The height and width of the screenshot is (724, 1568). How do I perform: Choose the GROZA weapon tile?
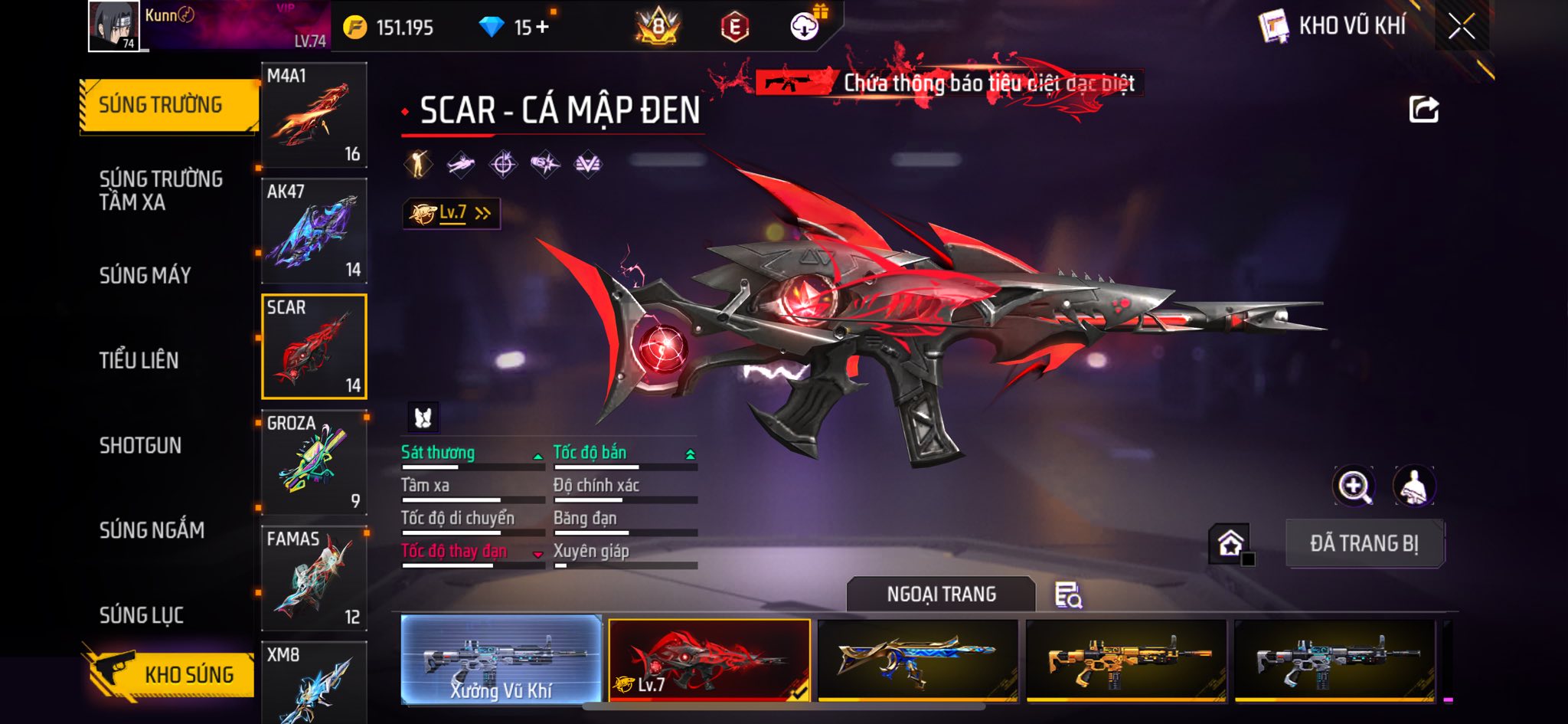(x=314, y=462)
